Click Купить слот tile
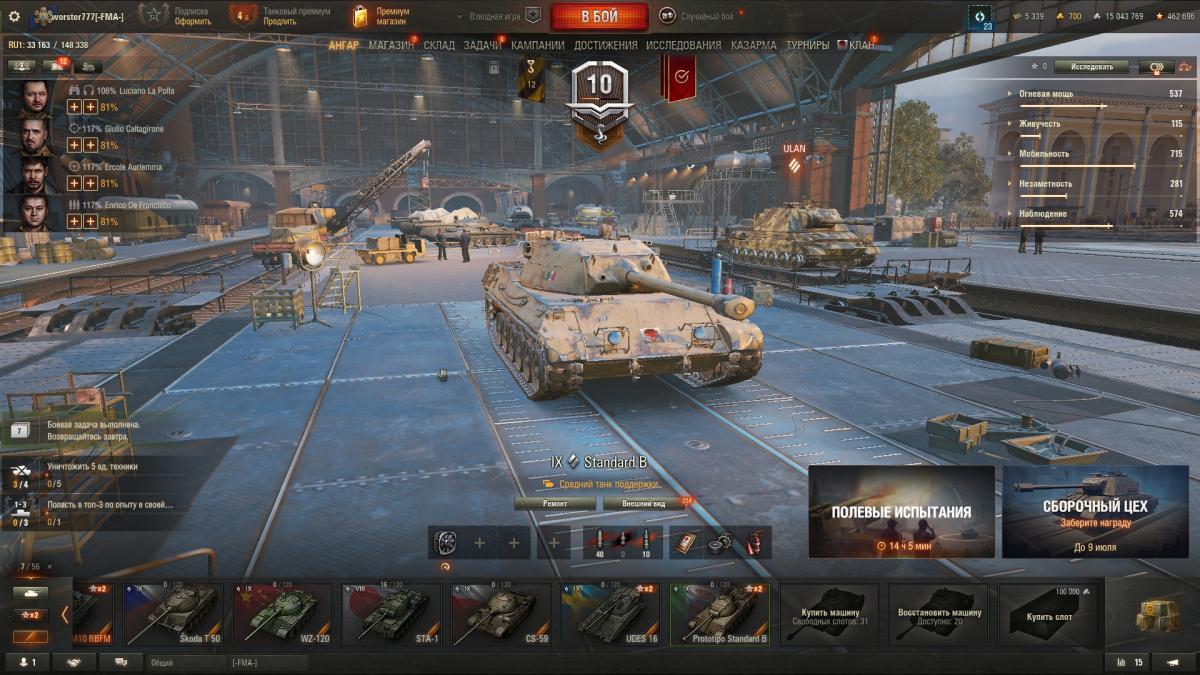 tap(1048, 615)
